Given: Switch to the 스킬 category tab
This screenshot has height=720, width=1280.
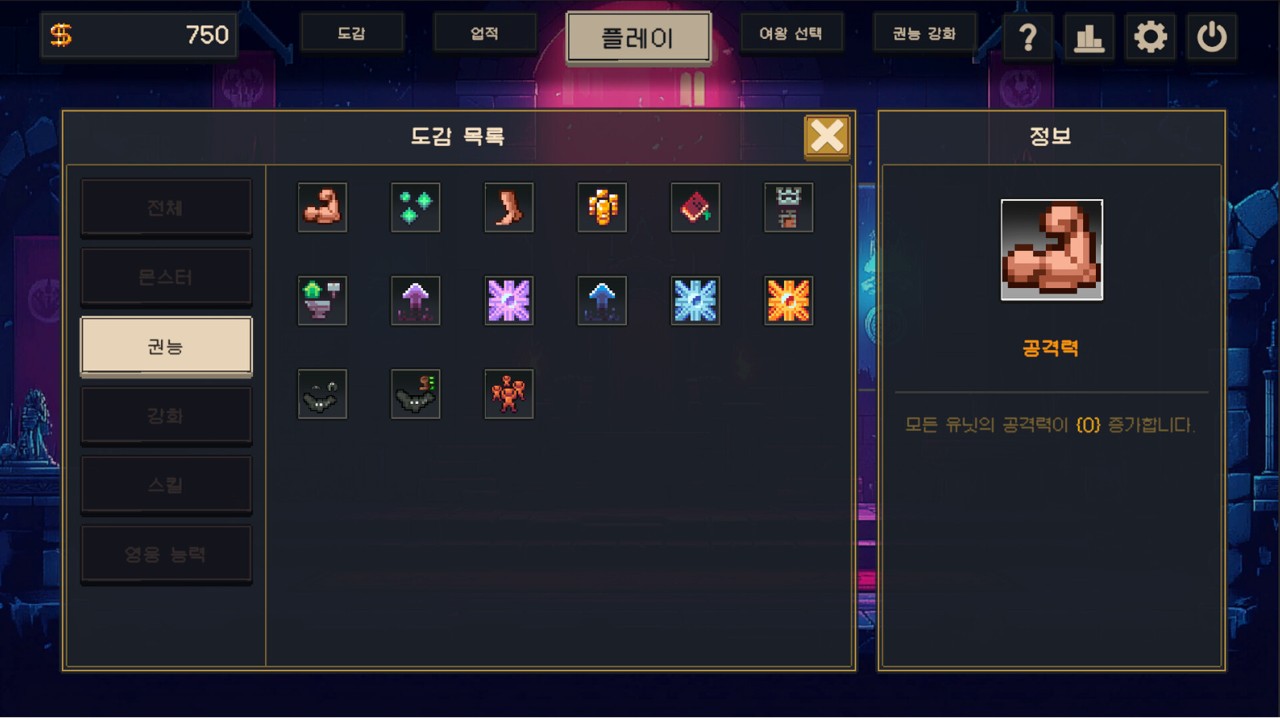Looking at the screenshot, I should coord(166,484).
